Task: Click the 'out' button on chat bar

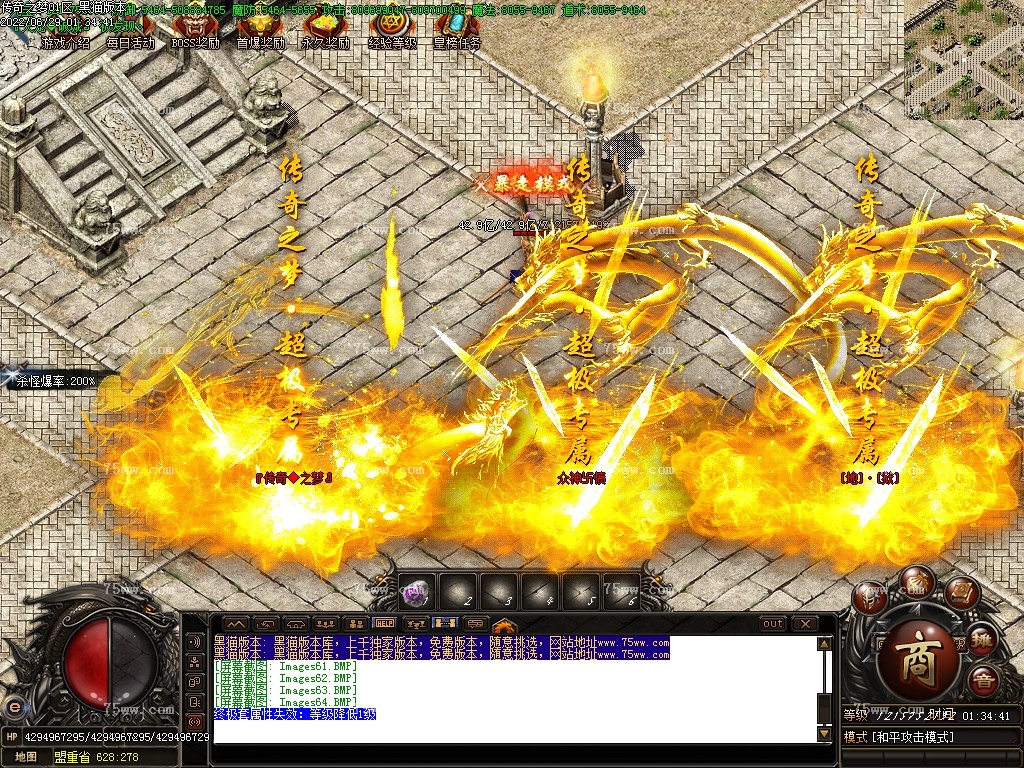Action: coord(773,624)
